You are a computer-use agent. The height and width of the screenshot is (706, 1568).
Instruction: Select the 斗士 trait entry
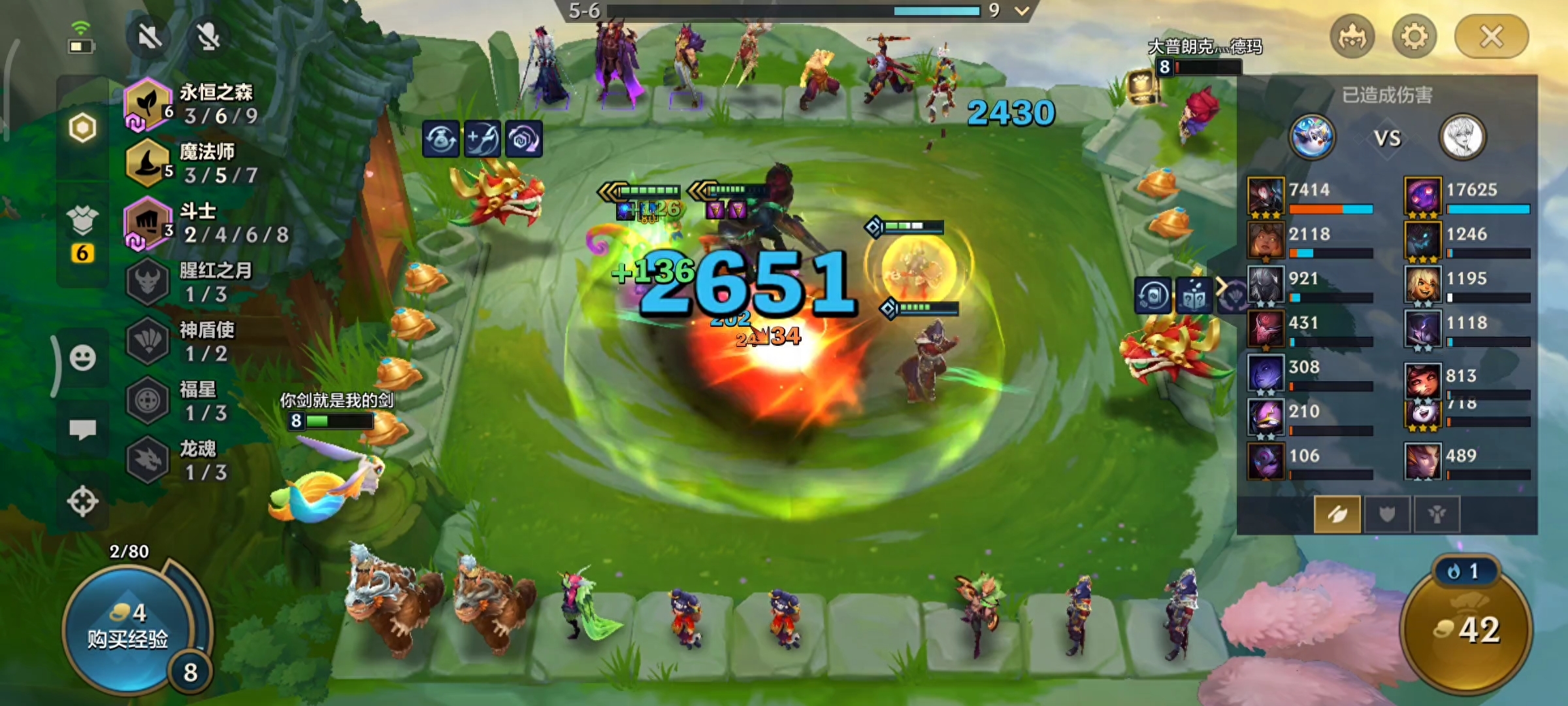pos(196,222)
